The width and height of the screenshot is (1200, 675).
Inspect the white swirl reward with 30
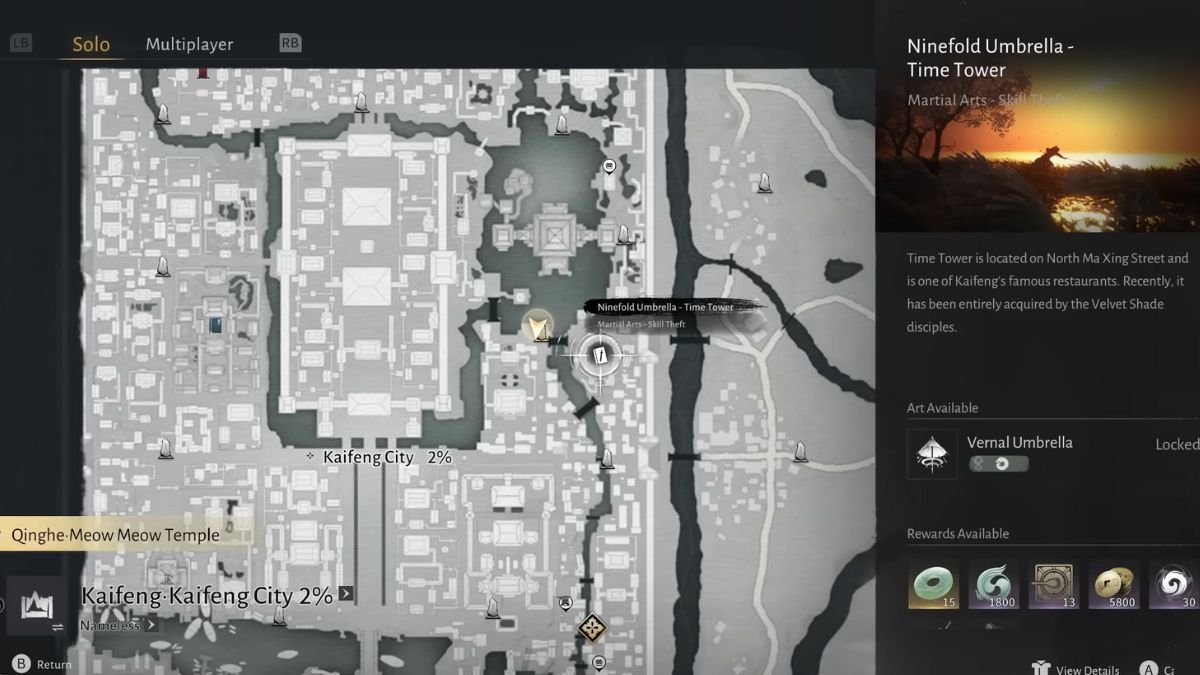tap(1173, 585)
